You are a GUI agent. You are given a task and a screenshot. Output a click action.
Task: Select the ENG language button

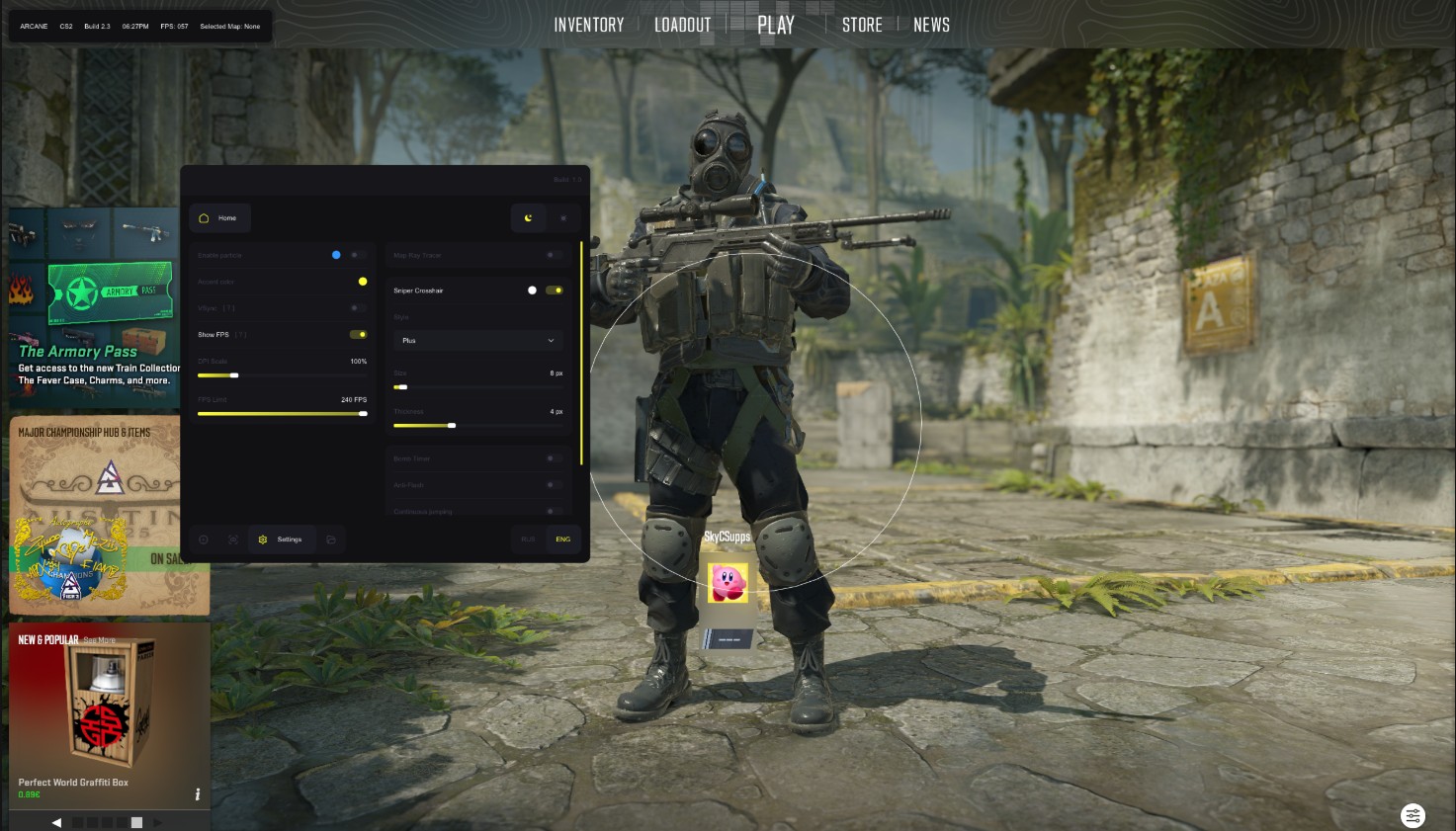[x=562, y=539]
